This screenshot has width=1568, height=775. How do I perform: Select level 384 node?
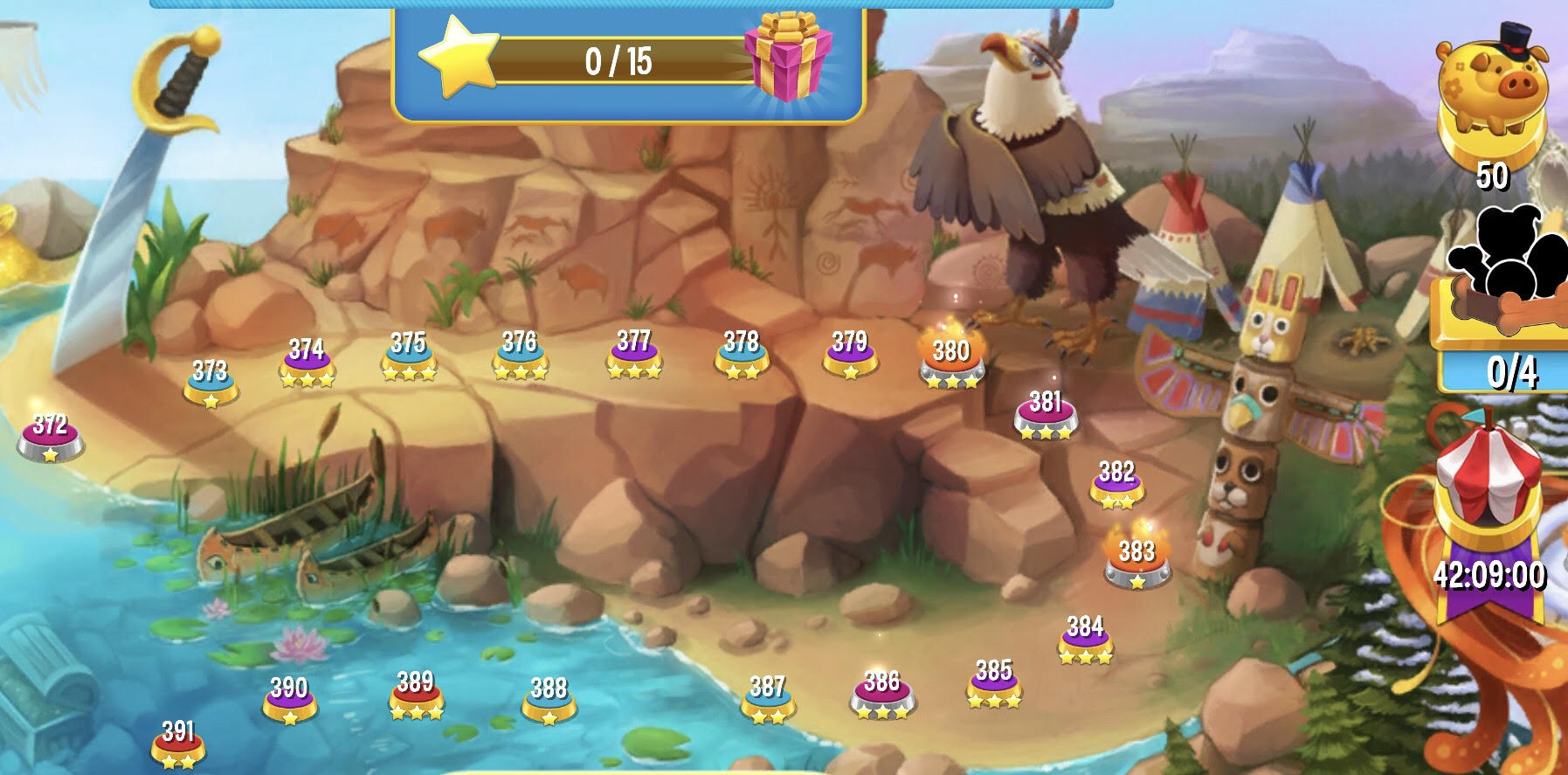click(1085, 637)
